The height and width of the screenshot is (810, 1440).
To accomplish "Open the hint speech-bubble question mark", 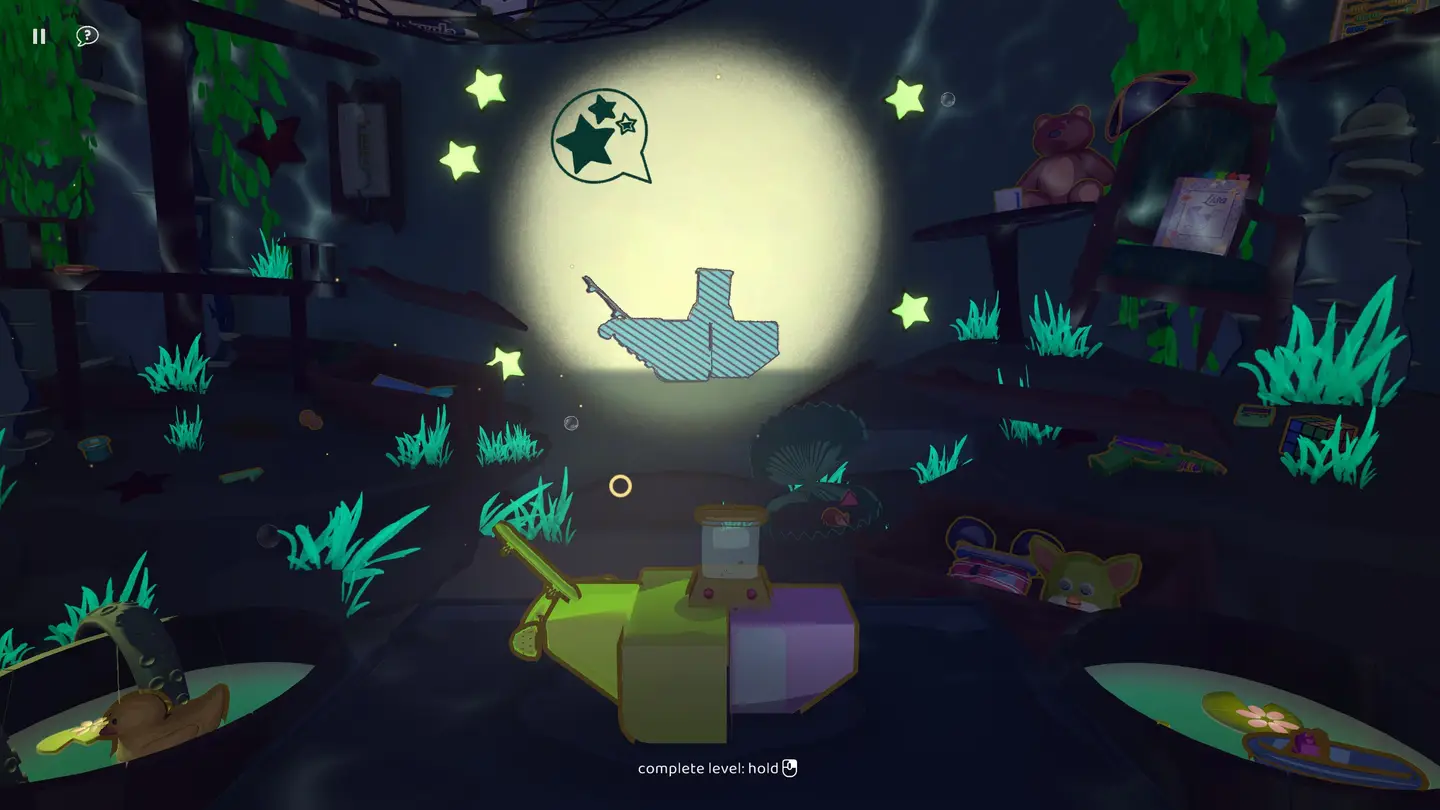I will click(x=87, y=36).
